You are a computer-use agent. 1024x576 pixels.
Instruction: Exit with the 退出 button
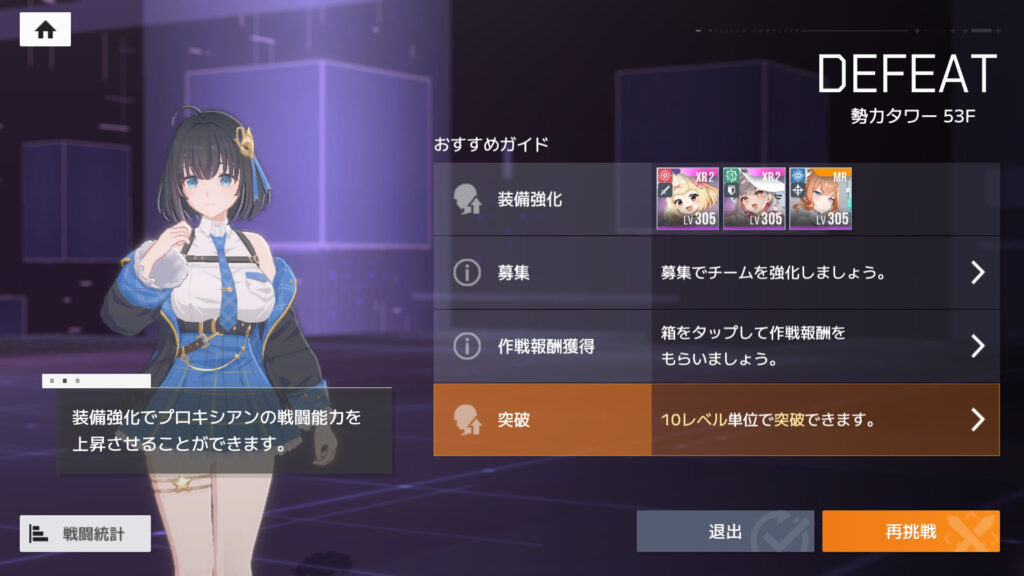point(725,532)
